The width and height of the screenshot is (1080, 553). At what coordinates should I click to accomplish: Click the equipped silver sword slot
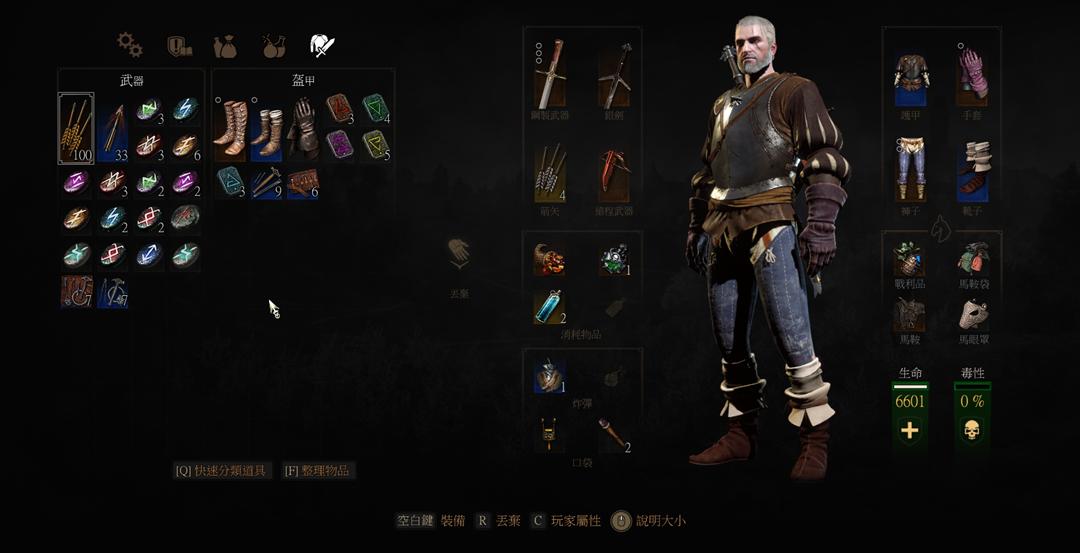coord(614,75)
